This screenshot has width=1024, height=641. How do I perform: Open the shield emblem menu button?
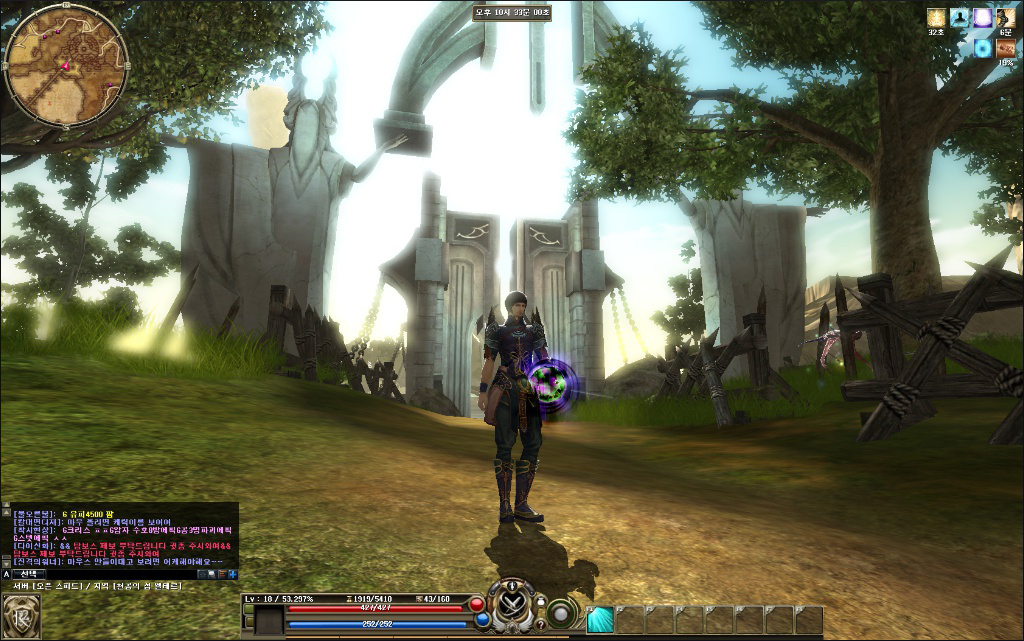tap(21, 614)
